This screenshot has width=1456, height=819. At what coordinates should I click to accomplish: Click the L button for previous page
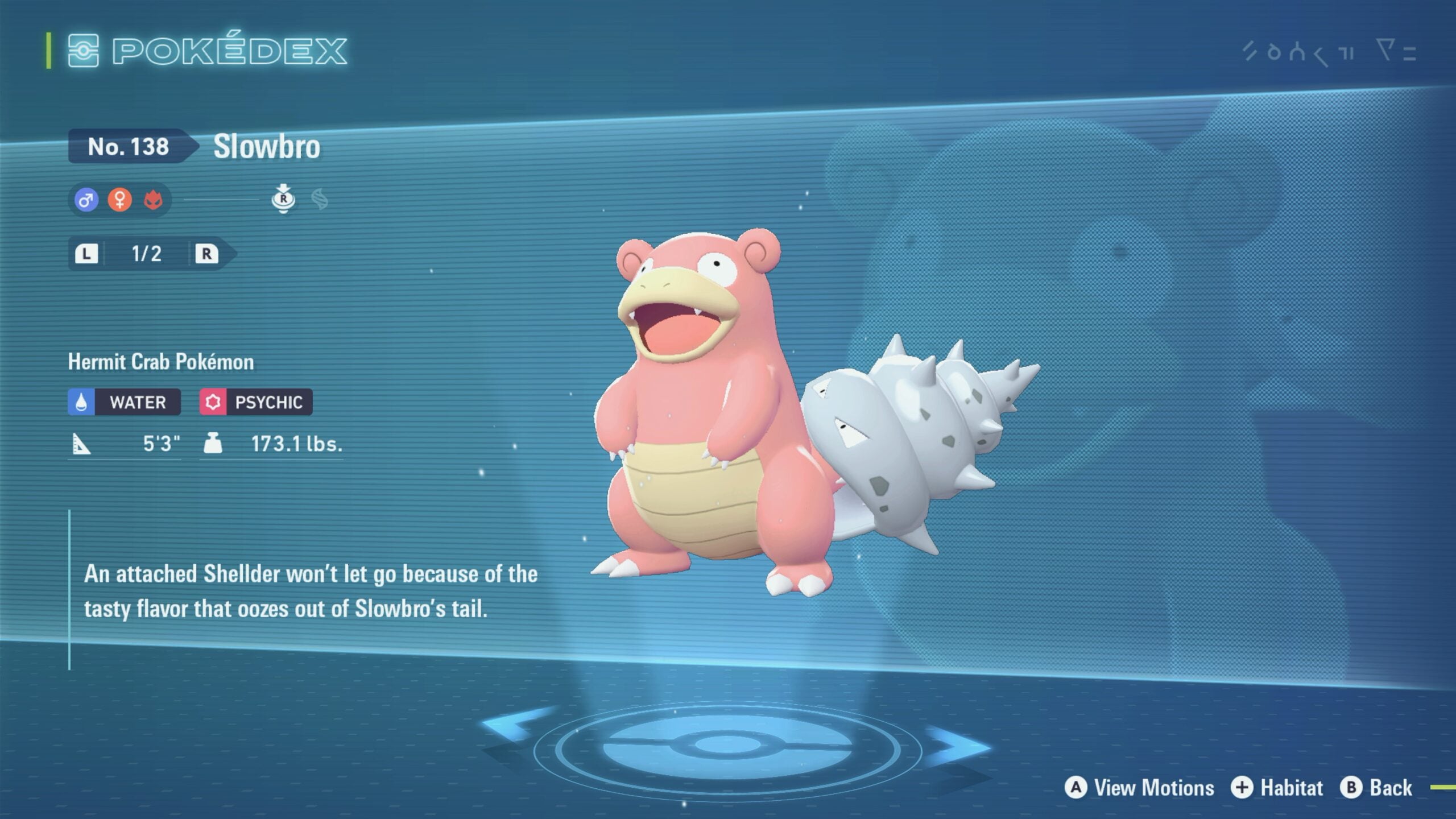tap(88, 254)
